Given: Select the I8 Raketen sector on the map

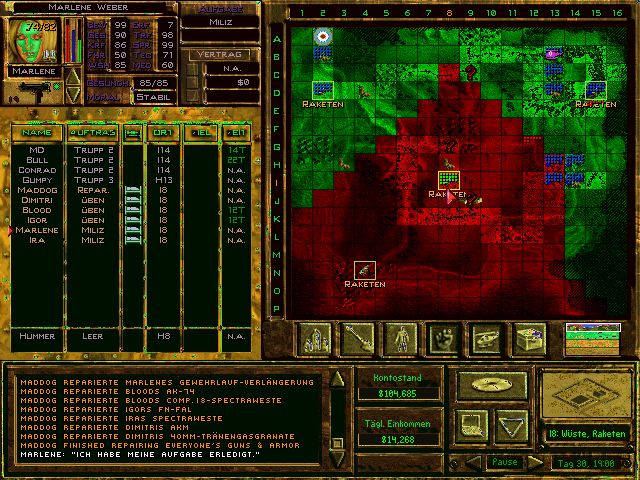Looking at the screenshot, I should tap(448, 178).
